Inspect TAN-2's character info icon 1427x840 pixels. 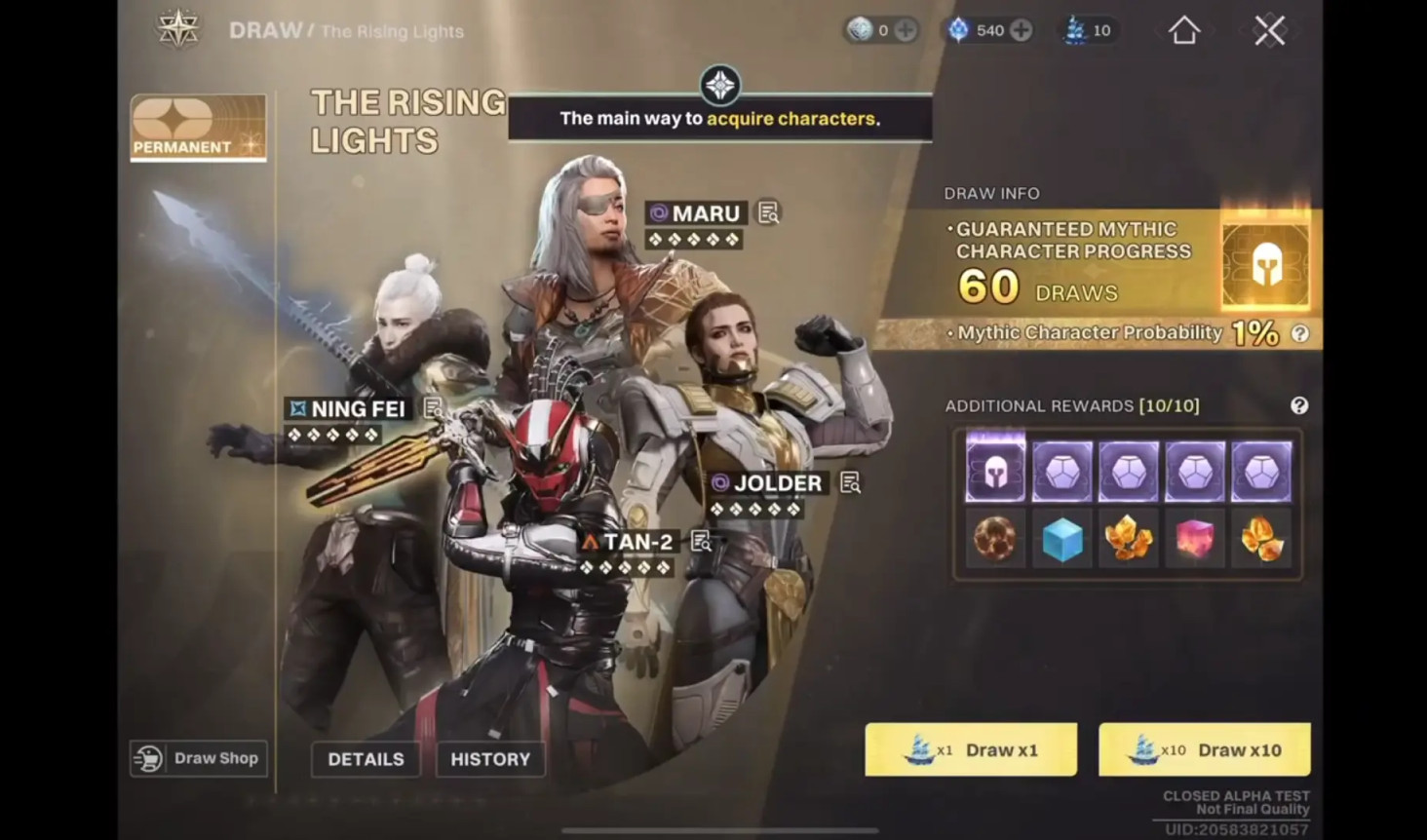coord(700,541)
